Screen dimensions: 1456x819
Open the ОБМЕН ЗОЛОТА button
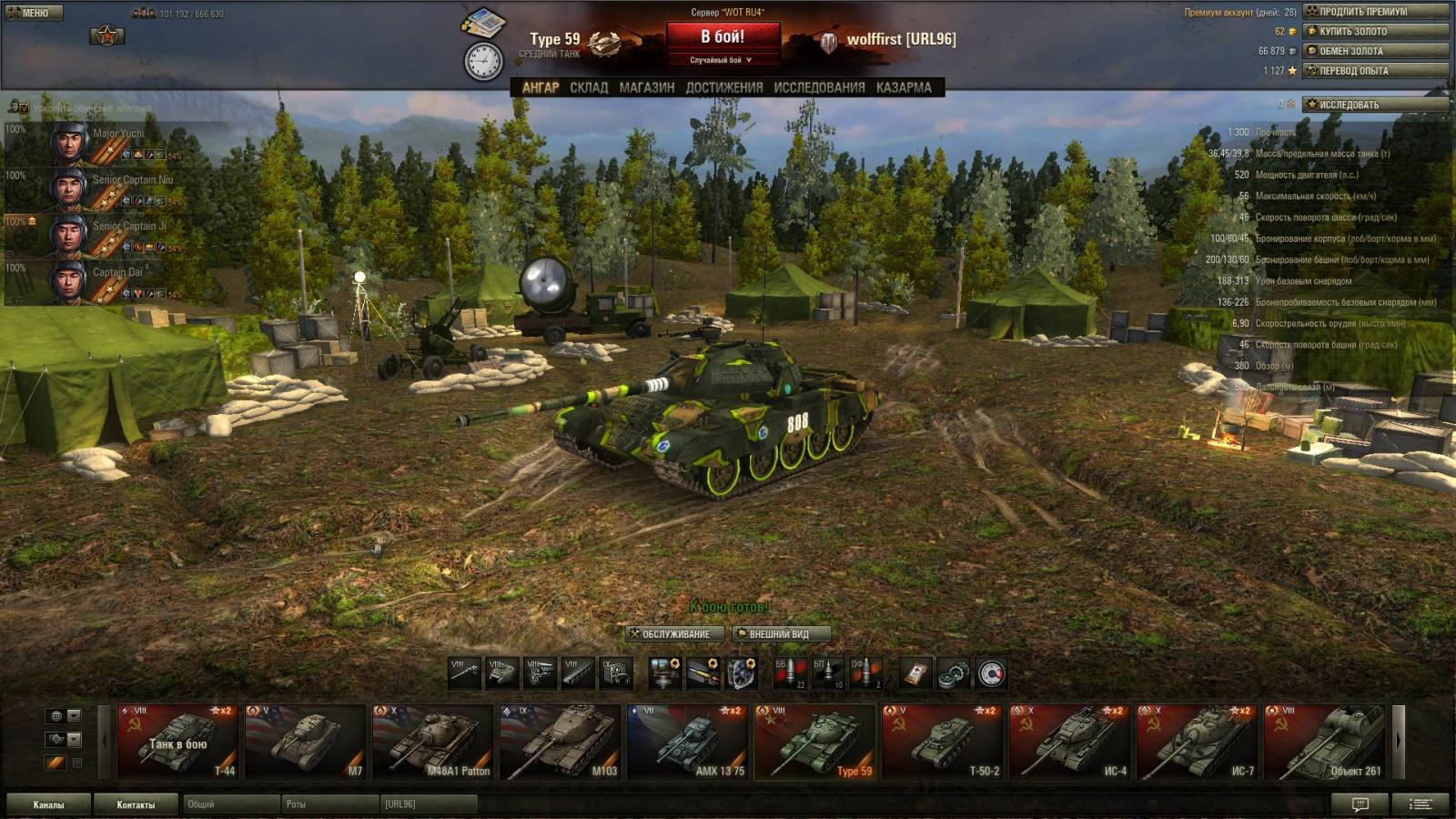(x=1374, y=51)
